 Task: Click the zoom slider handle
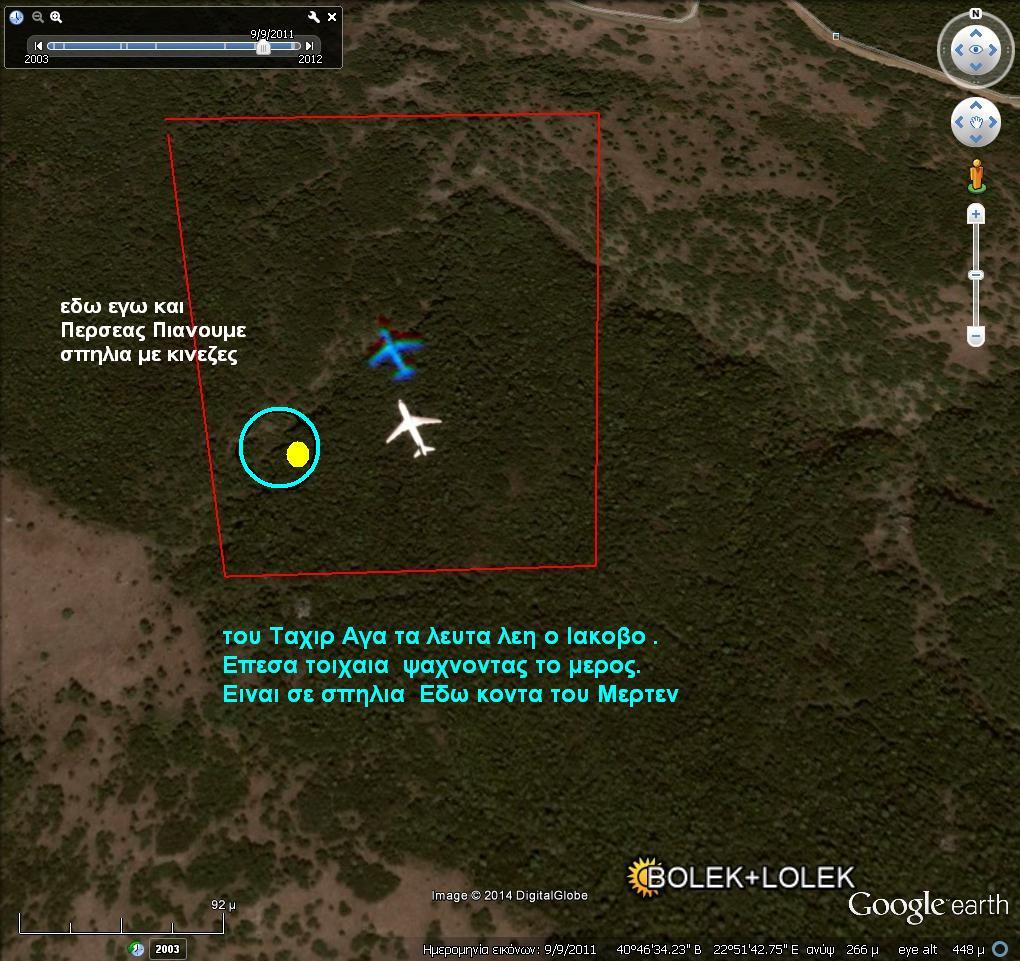point(976,275)
